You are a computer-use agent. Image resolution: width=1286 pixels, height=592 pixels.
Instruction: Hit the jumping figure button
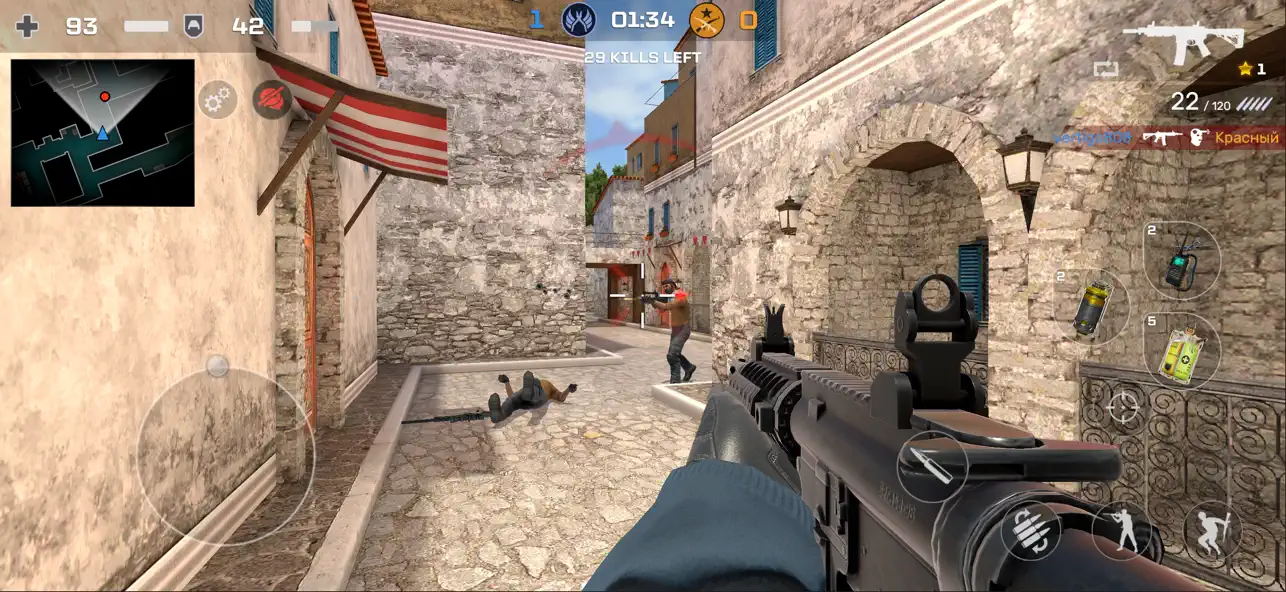tap(1212, 530)
